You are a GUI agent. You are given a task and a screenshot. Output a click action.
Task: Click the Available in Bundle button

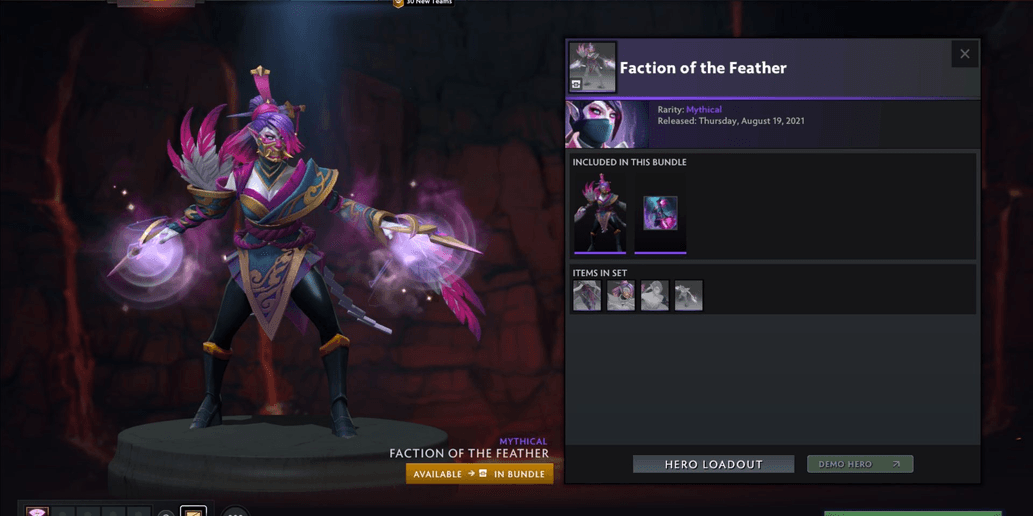[479, 474]
